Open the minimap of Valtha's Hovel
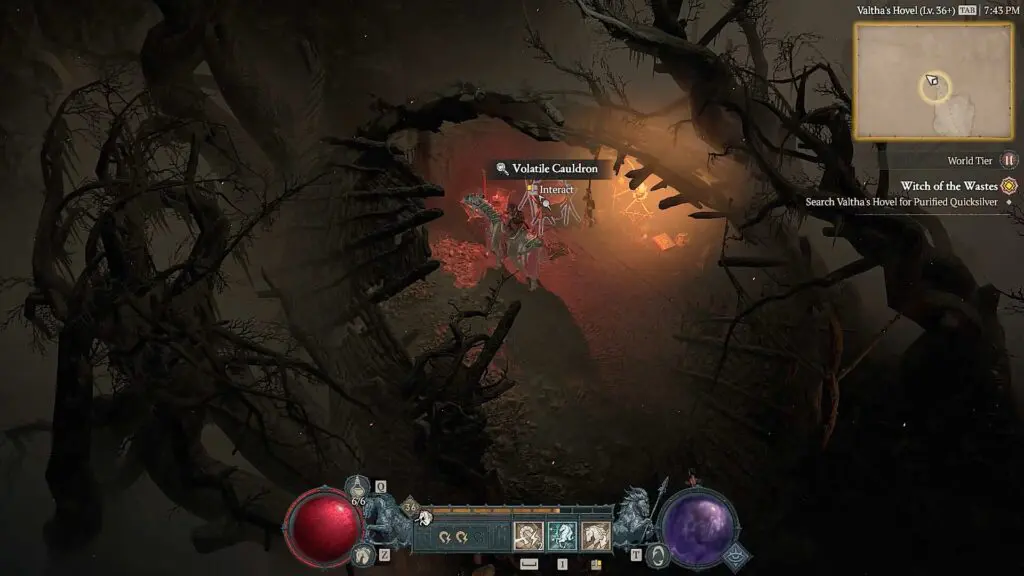The width and height of the screenshot is (1024, 576). point(934,80)
